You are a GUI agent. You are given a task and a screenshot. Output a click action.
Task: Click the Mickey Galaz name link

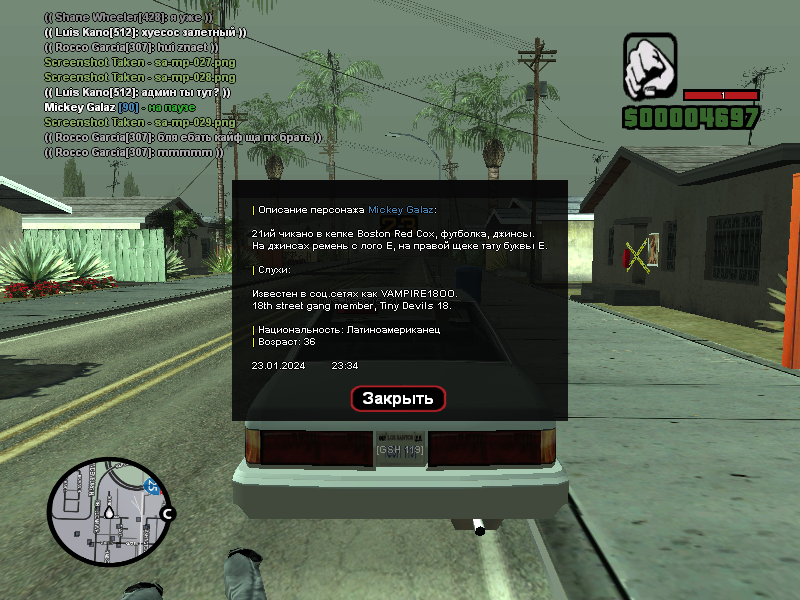click(x=401, y=210)
